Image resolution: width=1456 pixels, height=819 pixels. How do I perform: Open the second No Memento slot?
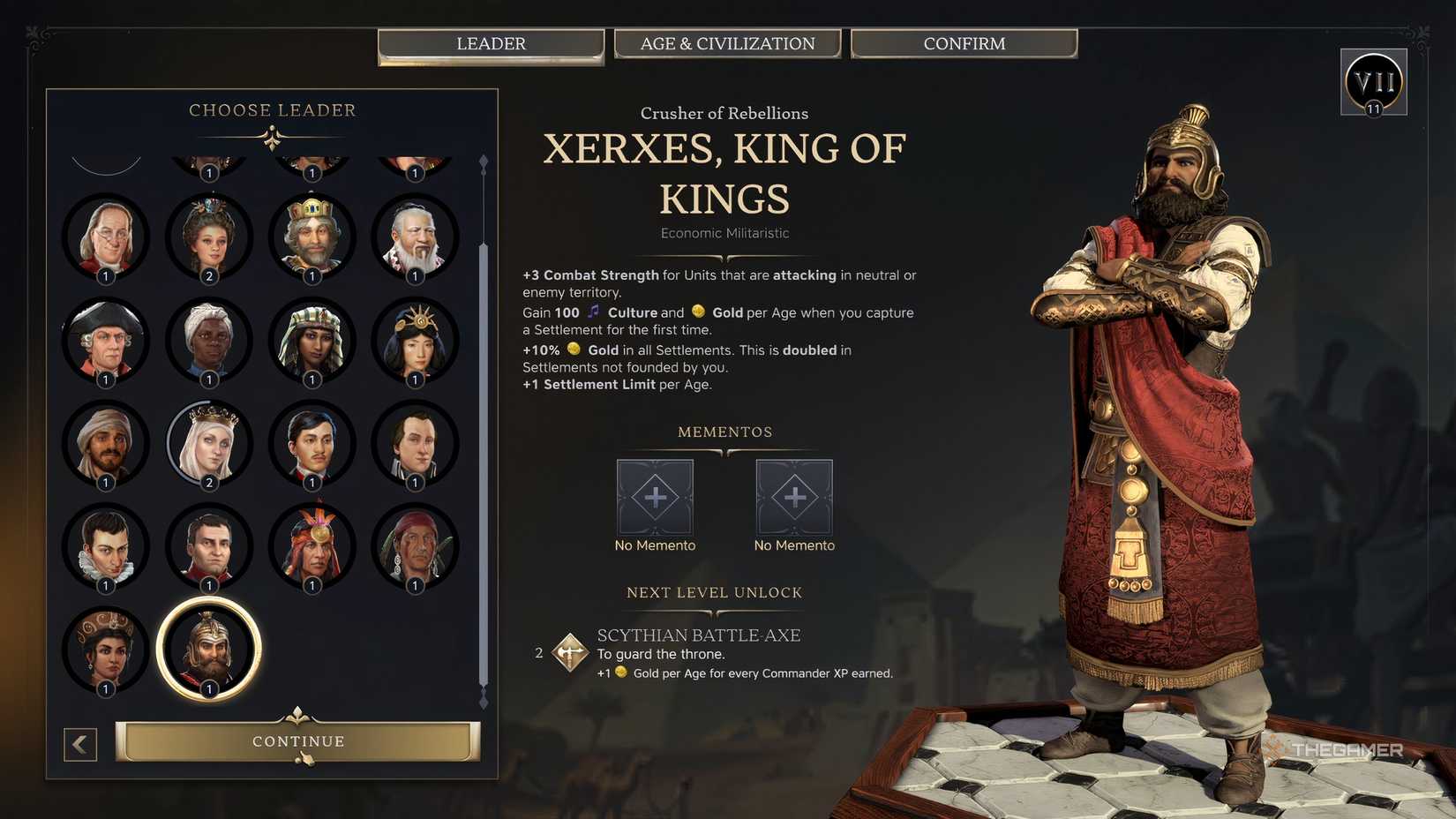click(793, 497)
